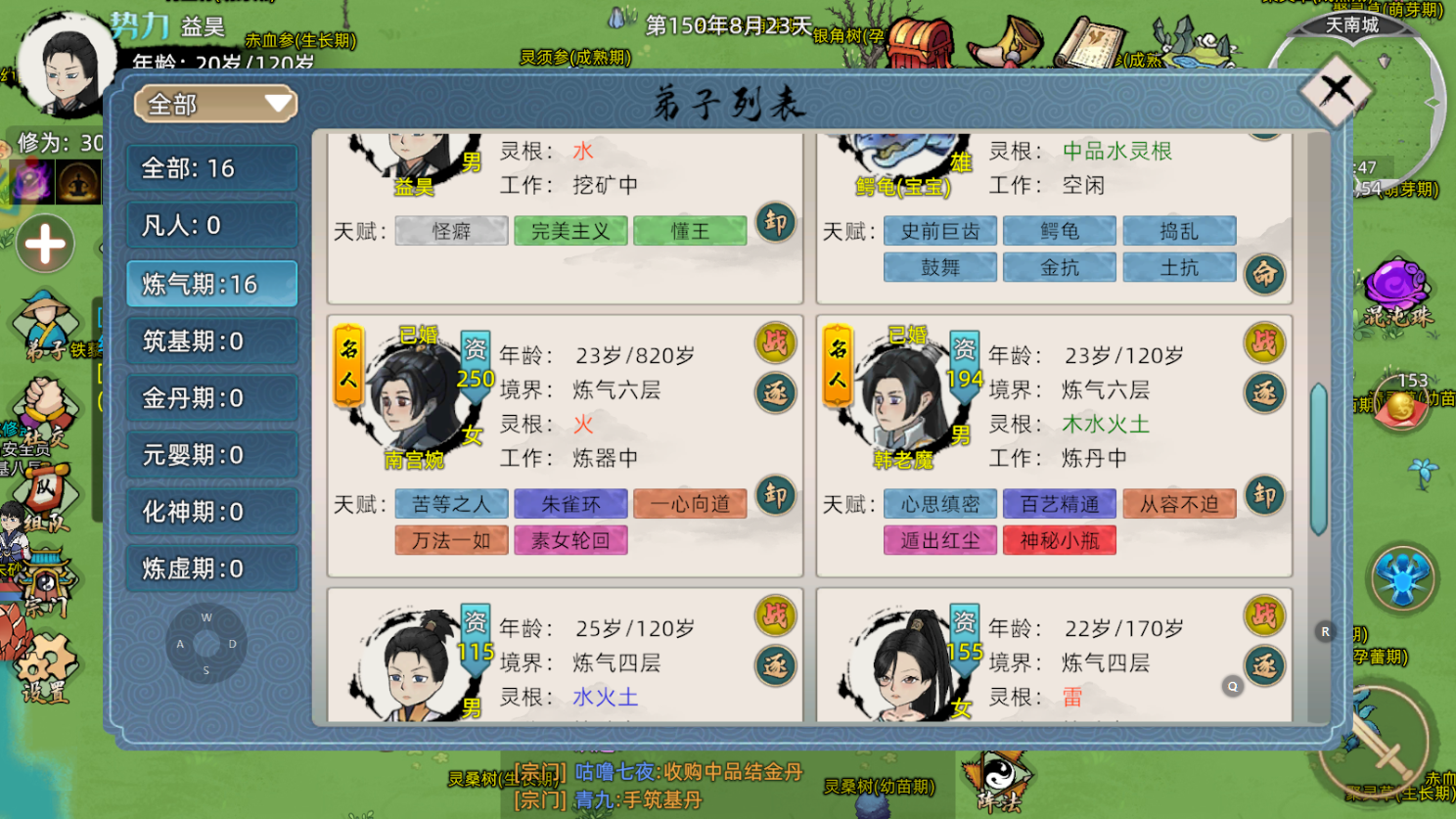
Task: Click the 逐 expel icon on 韩老魔's card
Action: [x=1264, y=392]
